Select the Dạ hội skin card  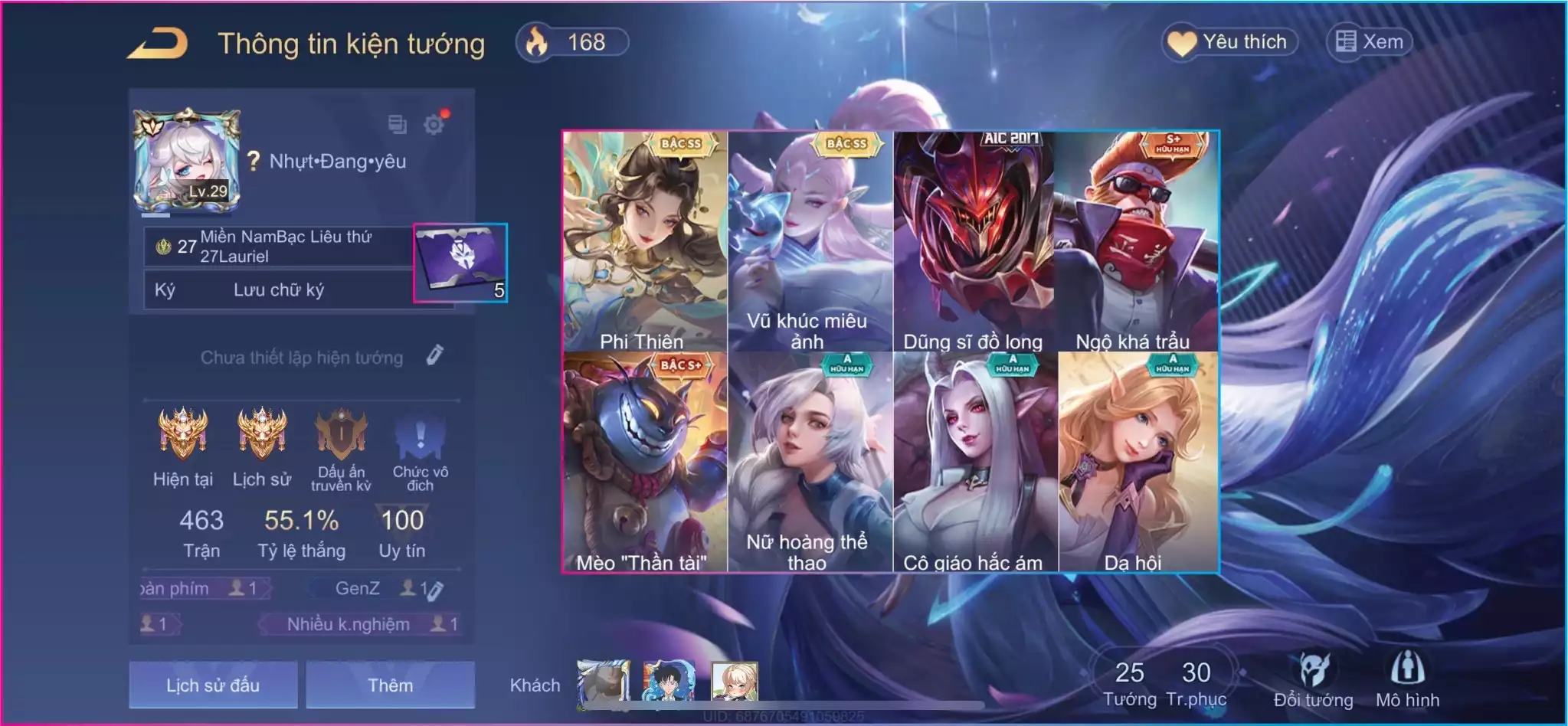point(1137,462)
